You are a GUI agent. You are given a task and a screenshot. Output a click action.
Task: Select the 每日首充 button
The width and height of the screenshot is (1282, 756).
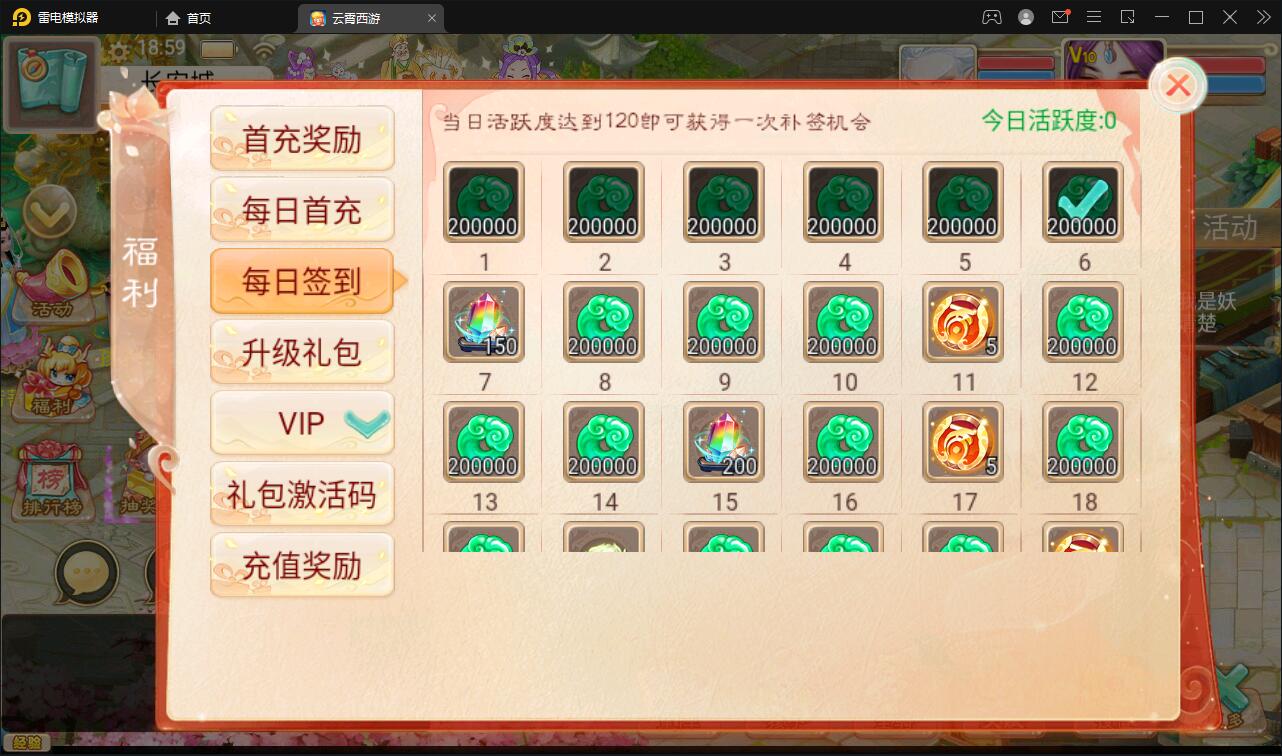(x=302, y=209)
